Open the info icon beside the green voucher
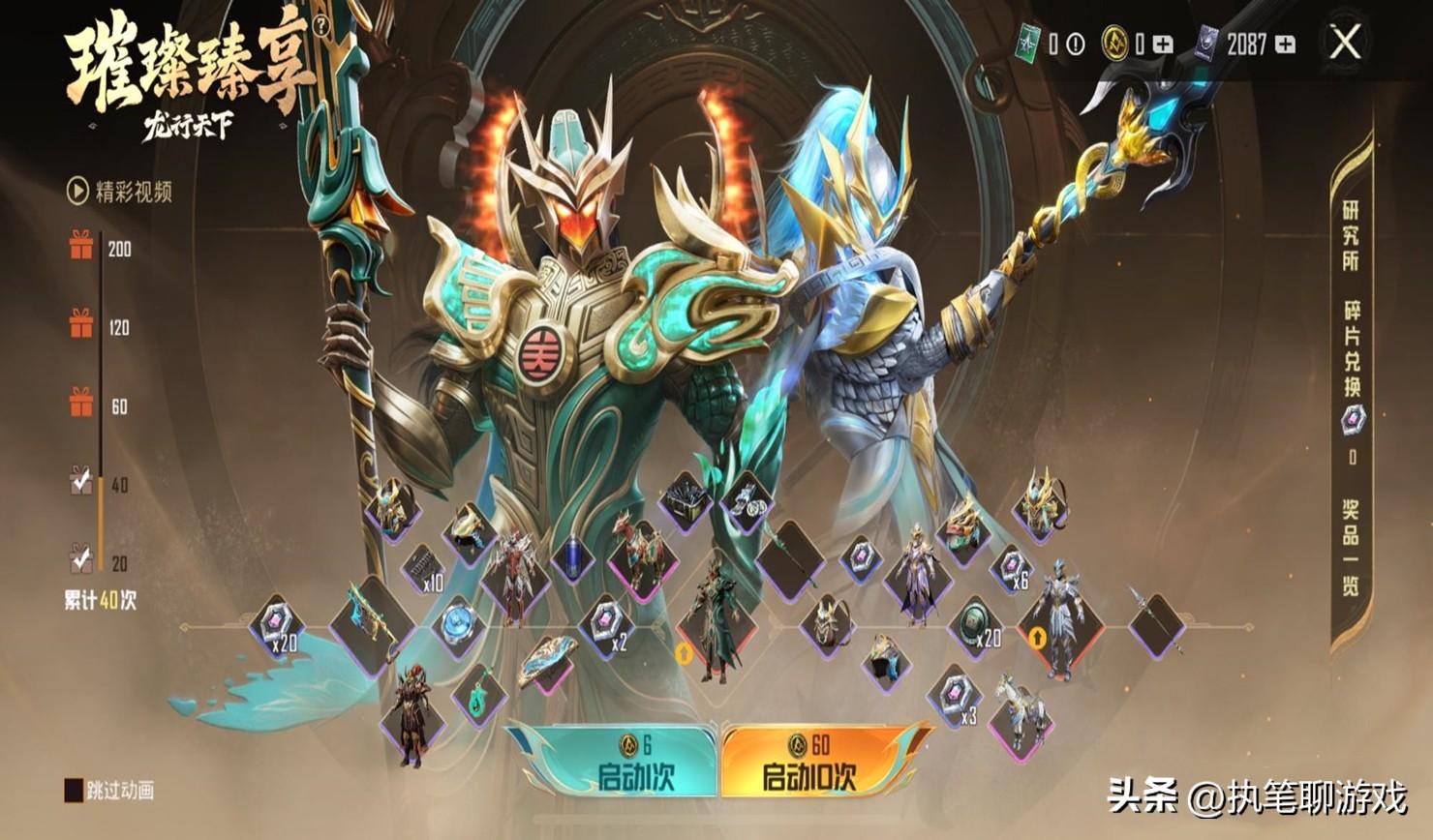1433x840 pixels. click(1076, 44)
